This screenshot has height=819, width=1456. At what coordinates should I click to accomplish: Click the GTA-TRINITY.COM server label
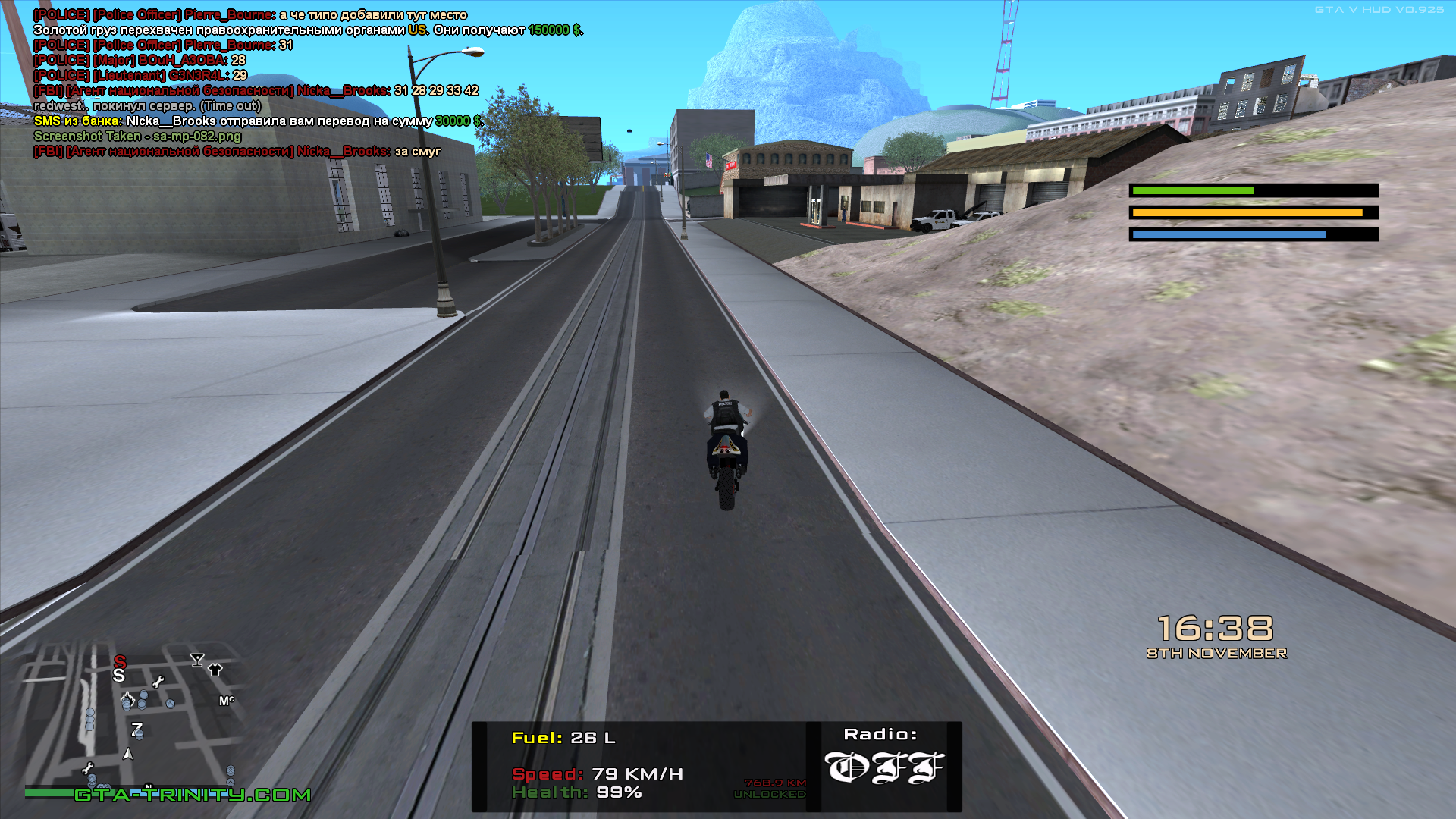193,795
